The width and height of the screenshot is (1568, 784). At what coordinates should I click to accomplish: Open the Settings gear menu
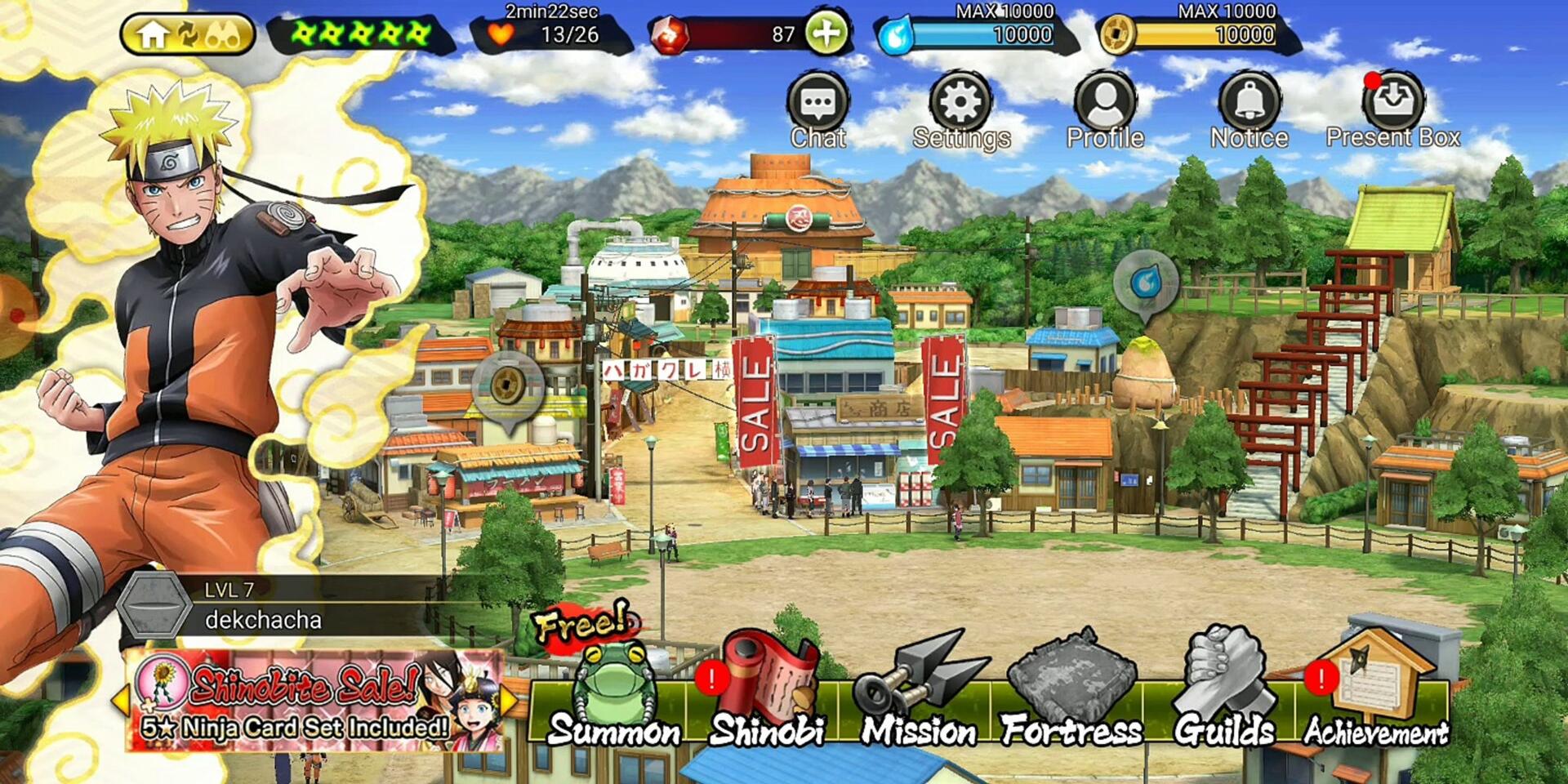tap(961, 111)
